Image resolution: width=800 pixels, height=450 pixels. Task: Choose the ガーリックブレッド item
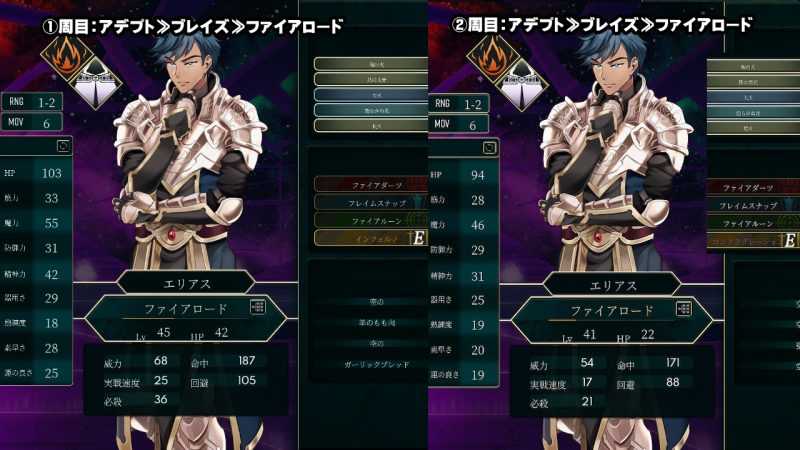pyautogui.click(x=361, y=364)
